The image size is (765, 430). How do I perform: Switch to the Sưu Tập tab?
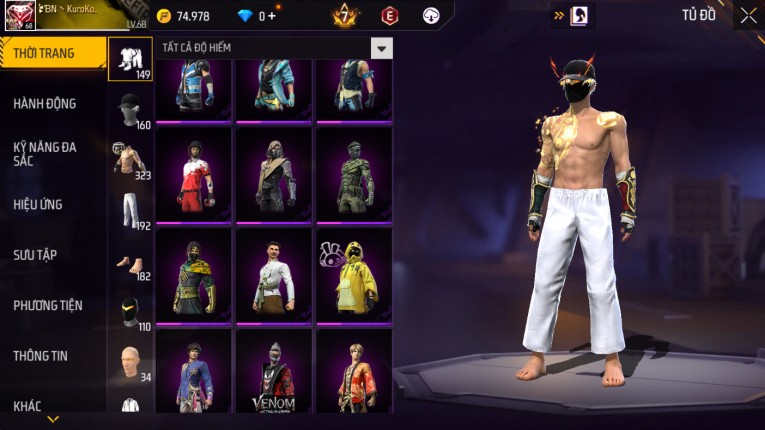(35, 255)
